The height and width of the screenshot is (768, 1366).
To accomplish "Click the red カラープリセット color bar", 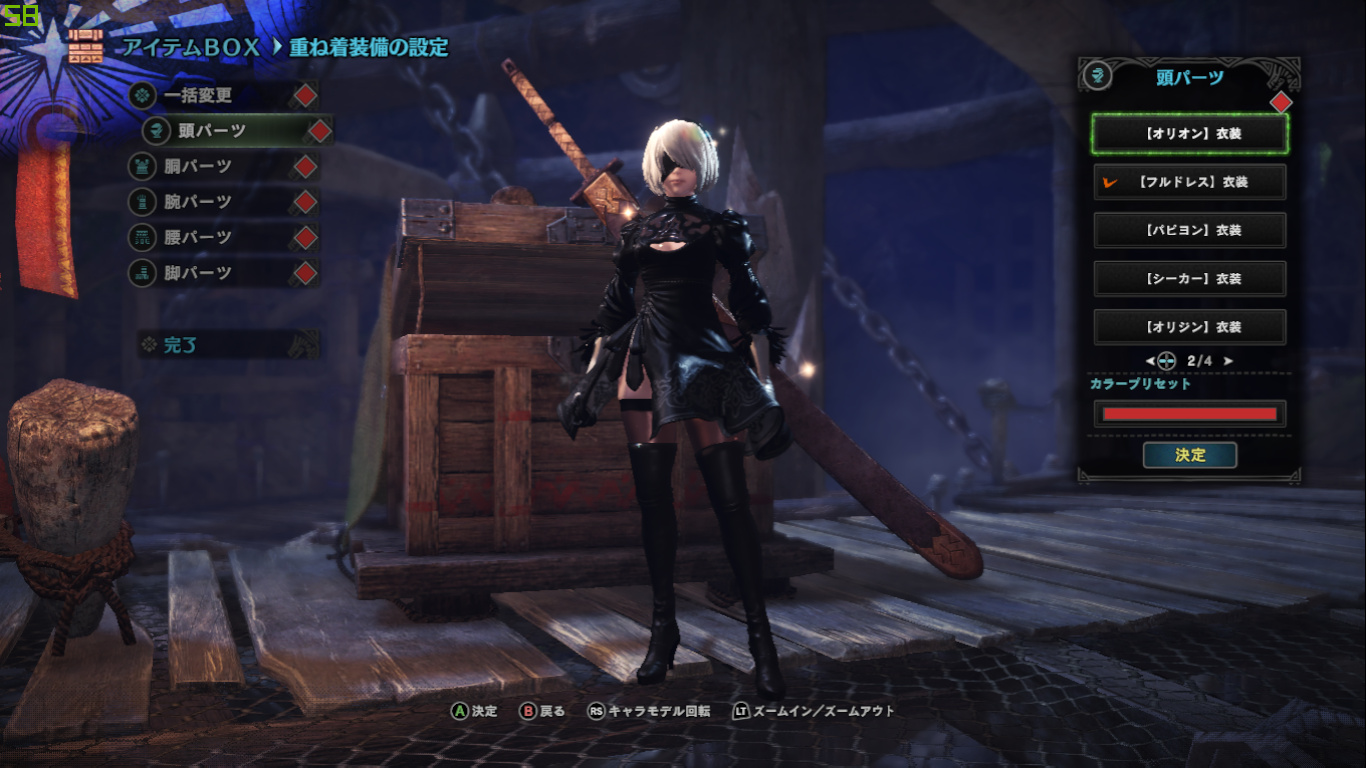I will [x=1190, y=414].
